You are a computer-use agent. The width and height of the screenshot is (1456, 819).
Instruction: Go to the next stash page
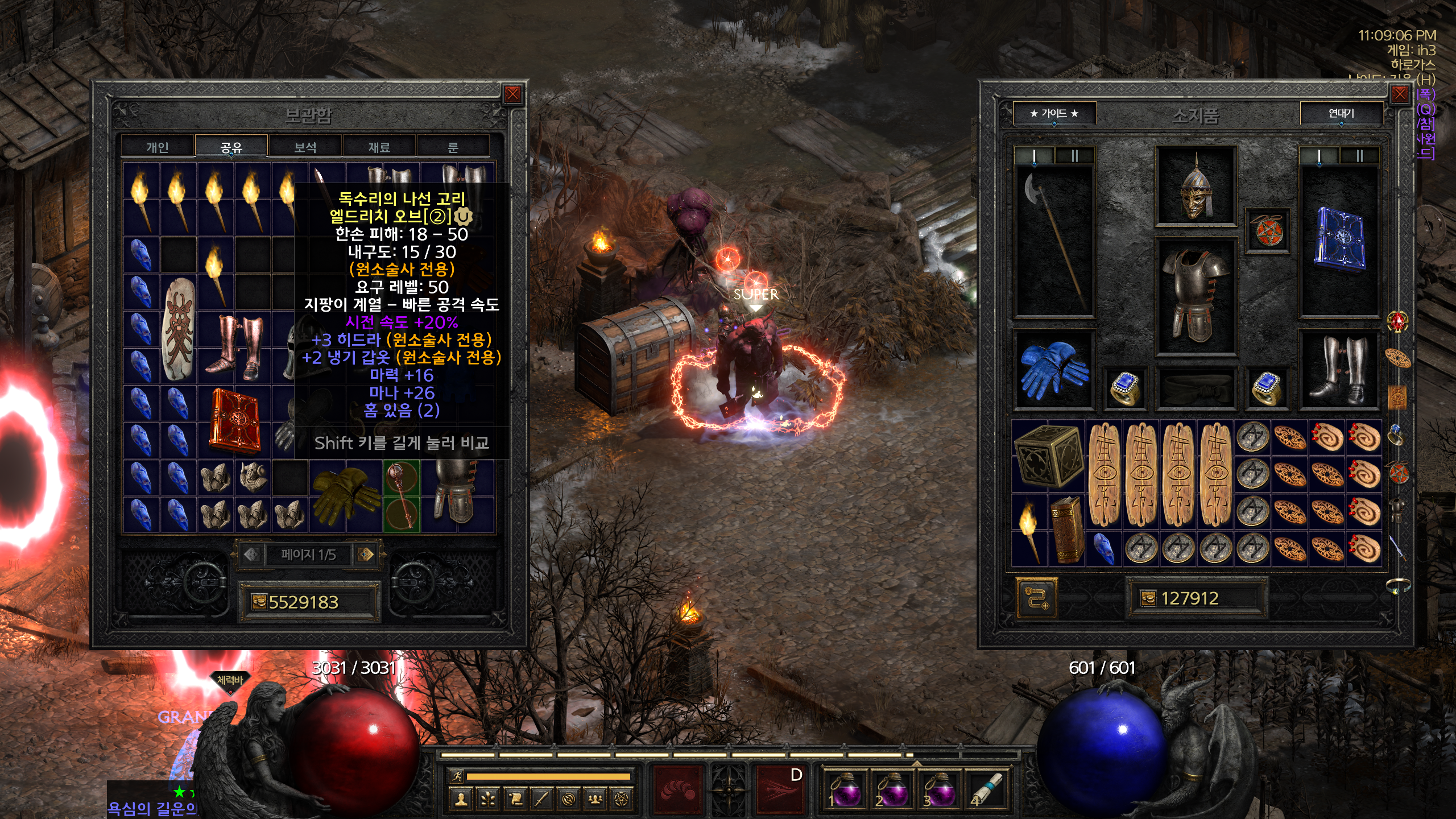pos(366,554)
